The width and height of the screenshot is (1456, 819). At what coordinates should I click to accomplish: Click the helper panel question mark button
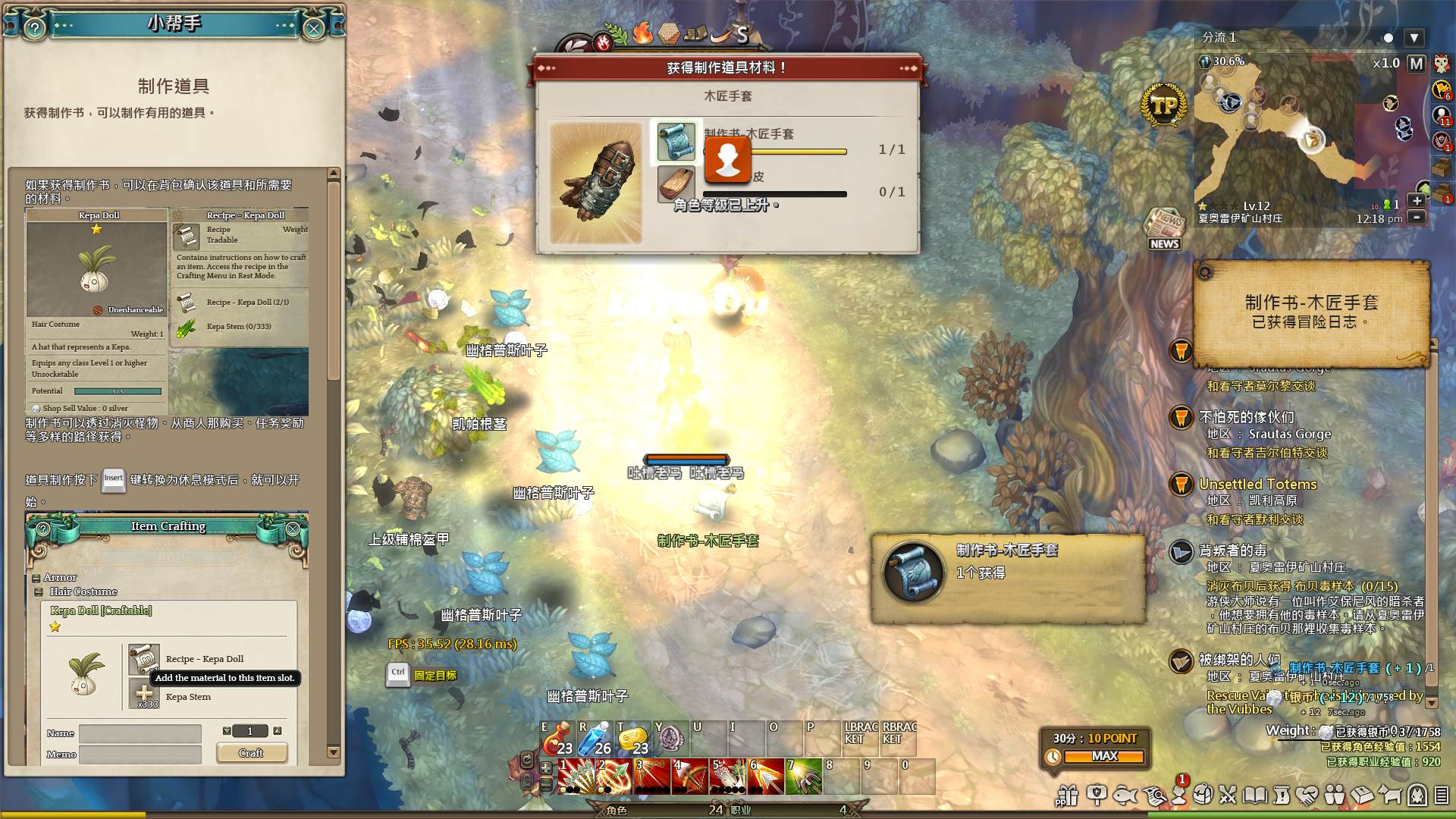pos(35,29)
